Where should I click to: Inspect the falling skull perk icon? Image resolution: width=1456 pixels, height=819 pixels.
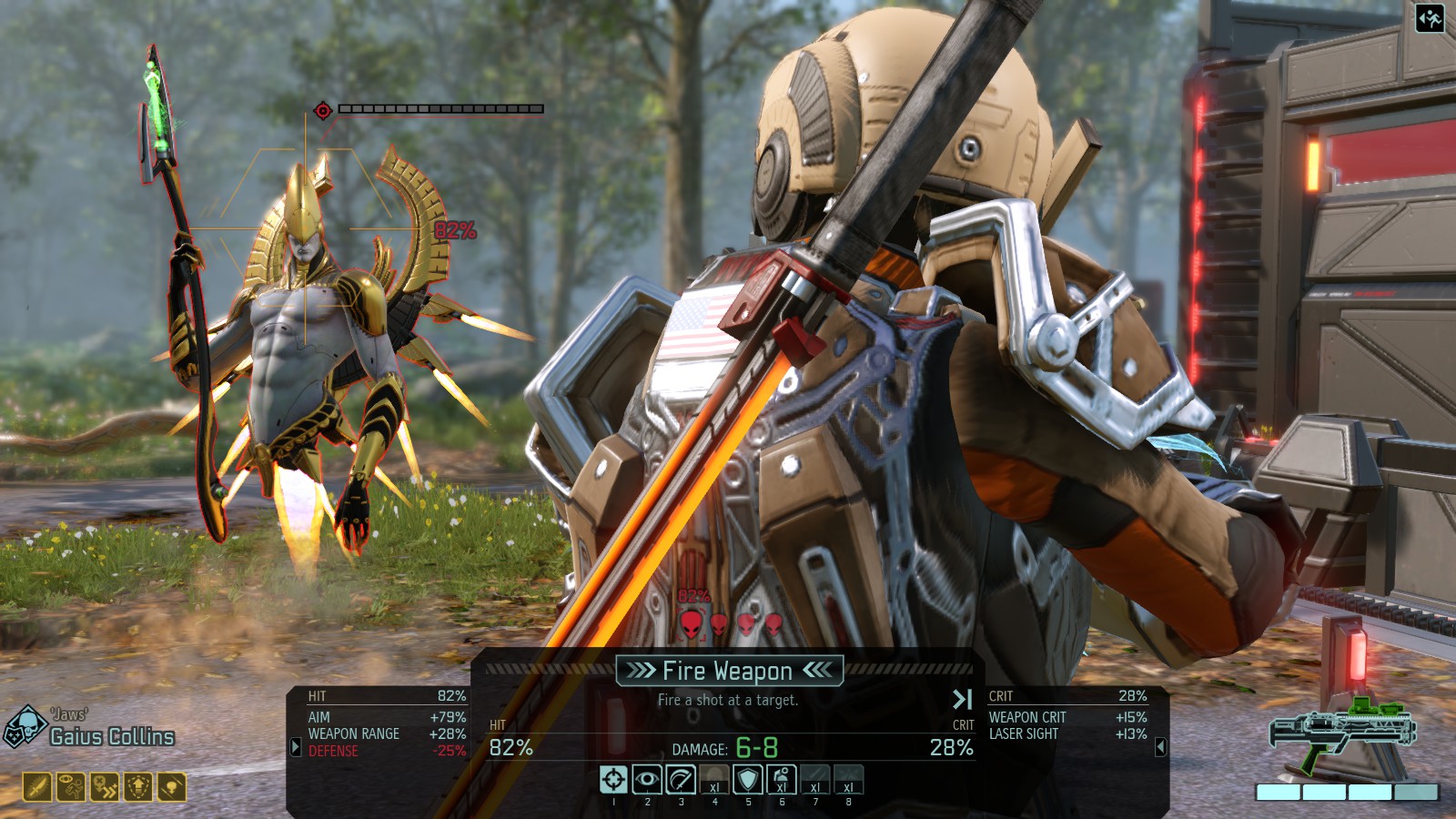[x=172, y=786]
